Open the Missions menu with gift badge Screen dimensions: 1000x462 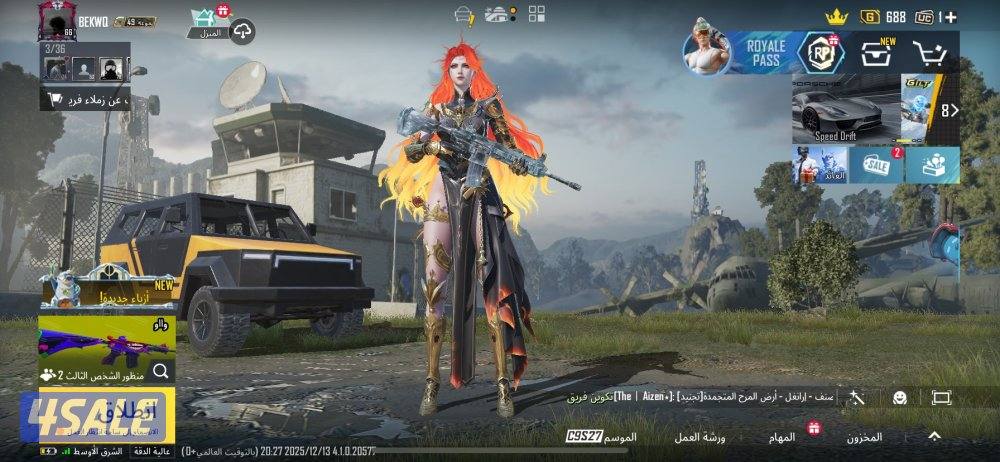coord(783,437)
